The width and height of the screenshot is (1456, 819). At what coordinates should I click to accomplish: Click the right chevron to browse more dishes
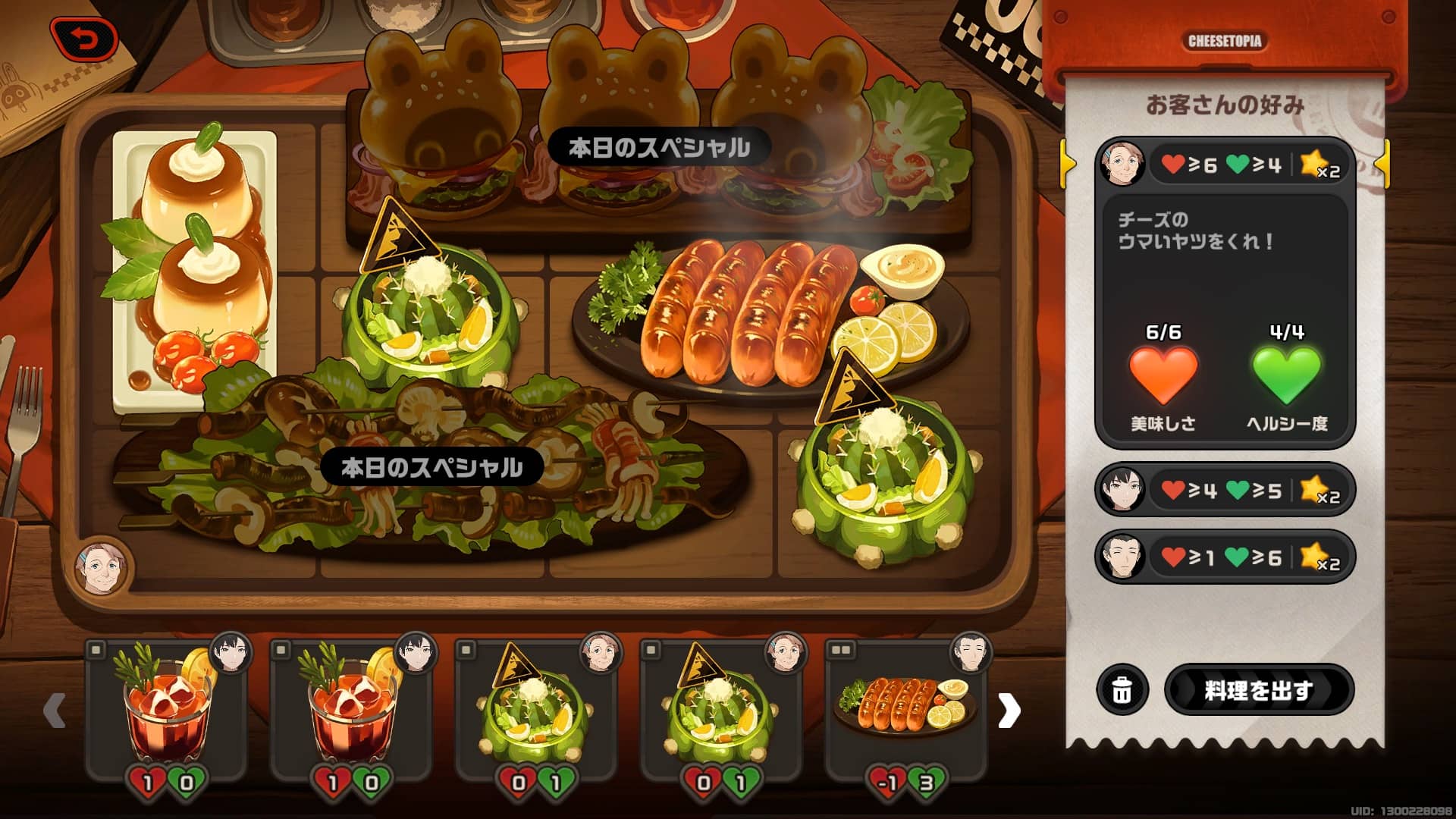click(x=1009, y=711)
